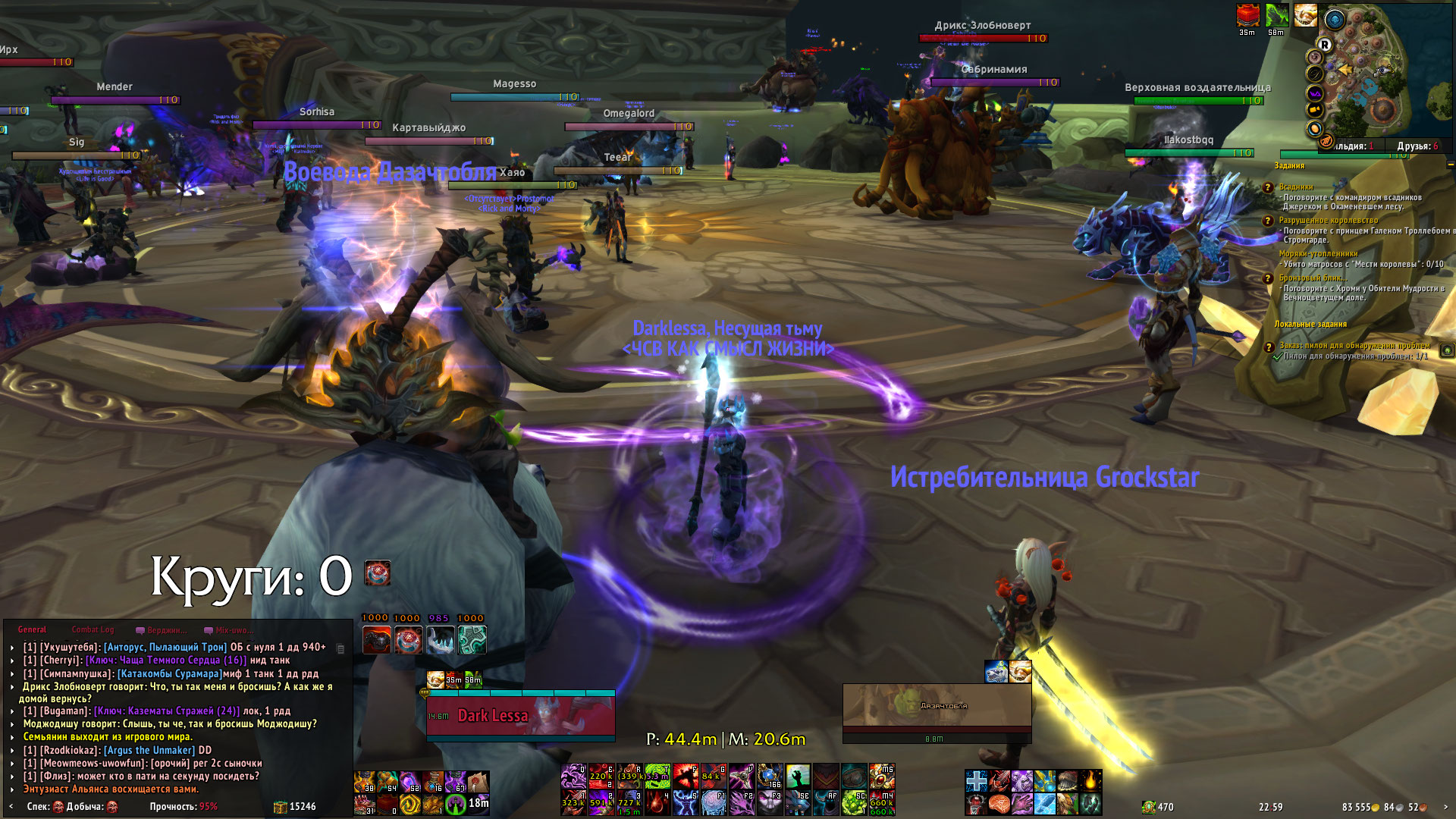Click the Анторус, Пылающий Трон chat link

coord(165,647)
